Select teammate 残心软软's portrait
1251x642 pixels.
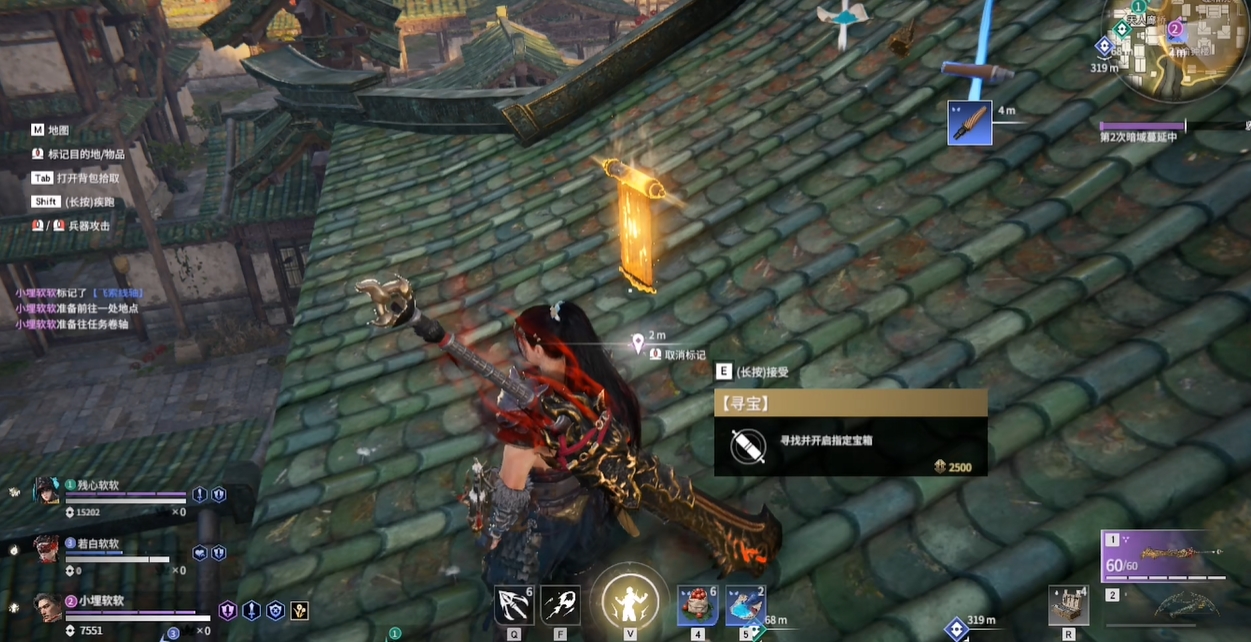coord(46,491)
